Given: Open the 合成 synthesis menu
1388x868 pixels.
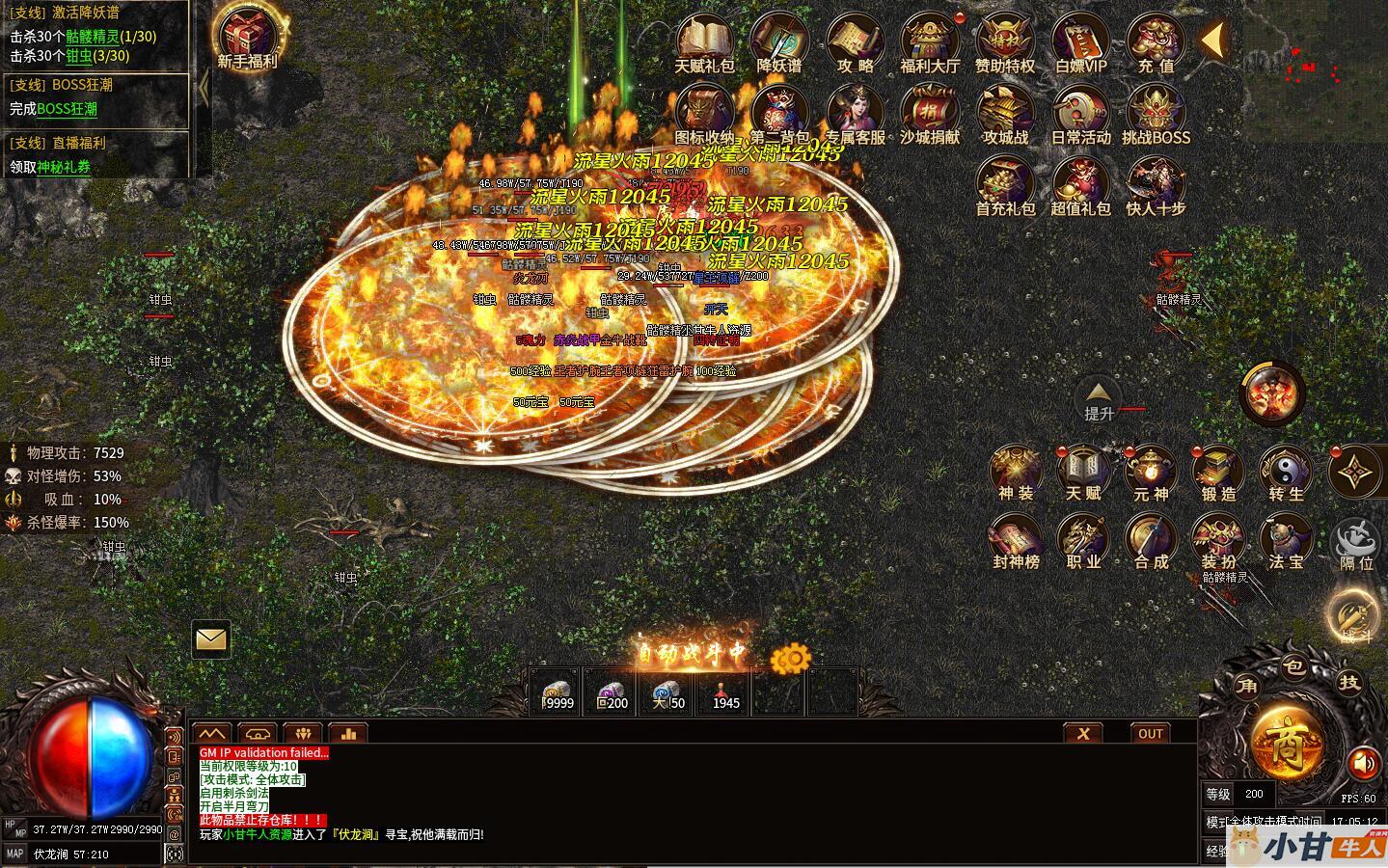Looking at the screenshot, I should (1151, 540).
